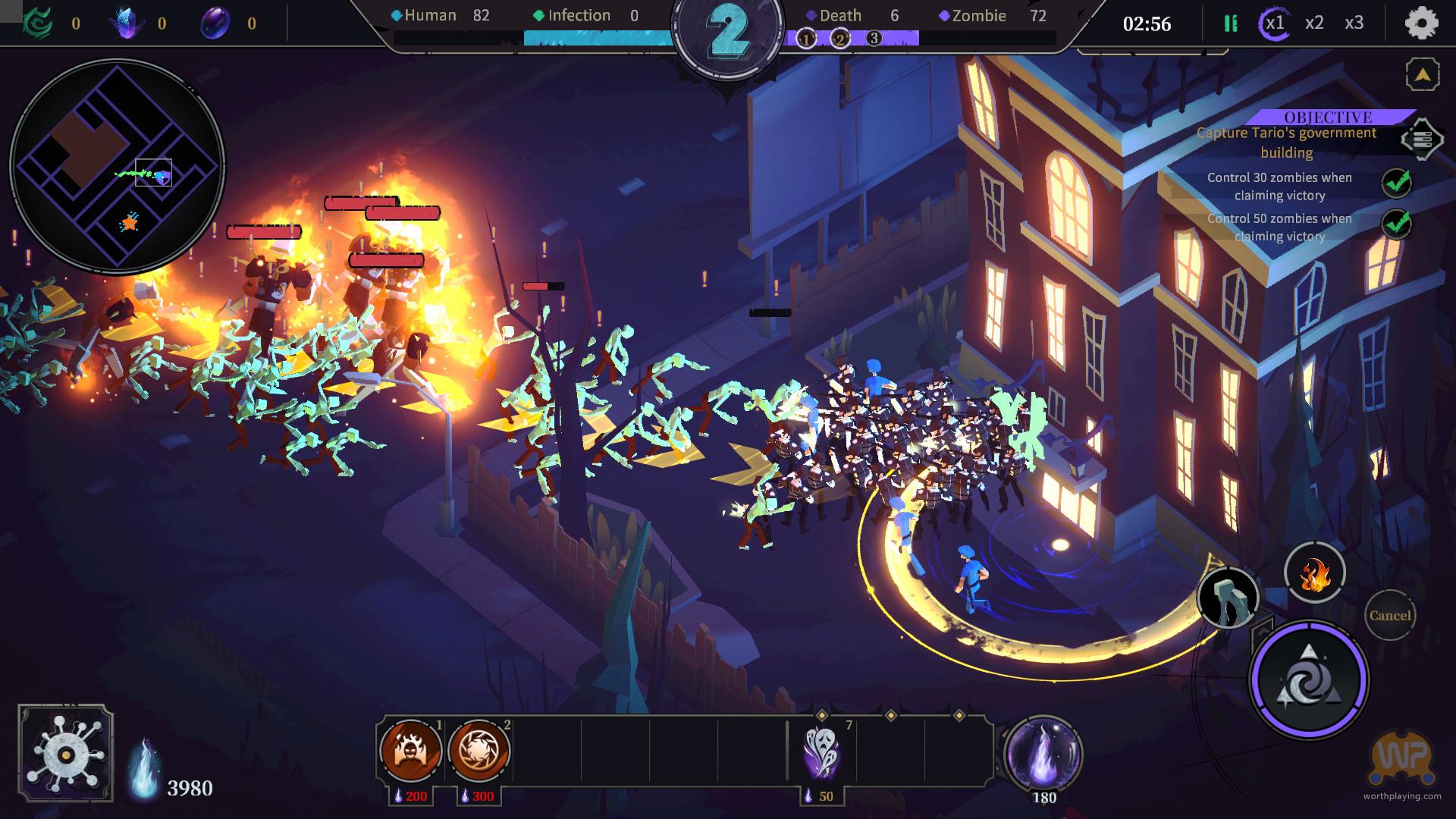Collapse the objective panel with the up arrow

pyautogui.click(x=1422, y=75)
